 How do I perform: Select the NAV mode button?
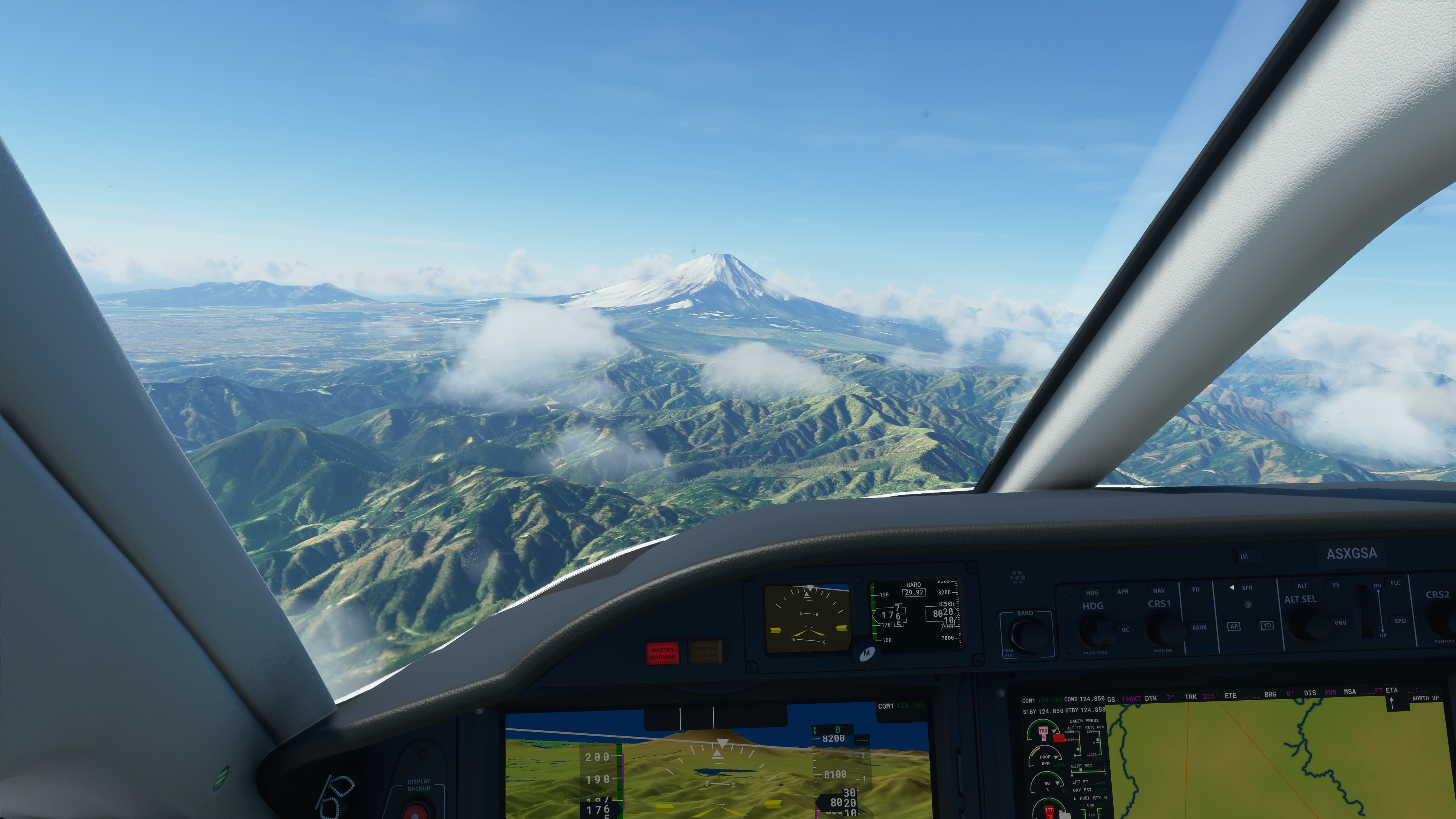[1158, 591]
